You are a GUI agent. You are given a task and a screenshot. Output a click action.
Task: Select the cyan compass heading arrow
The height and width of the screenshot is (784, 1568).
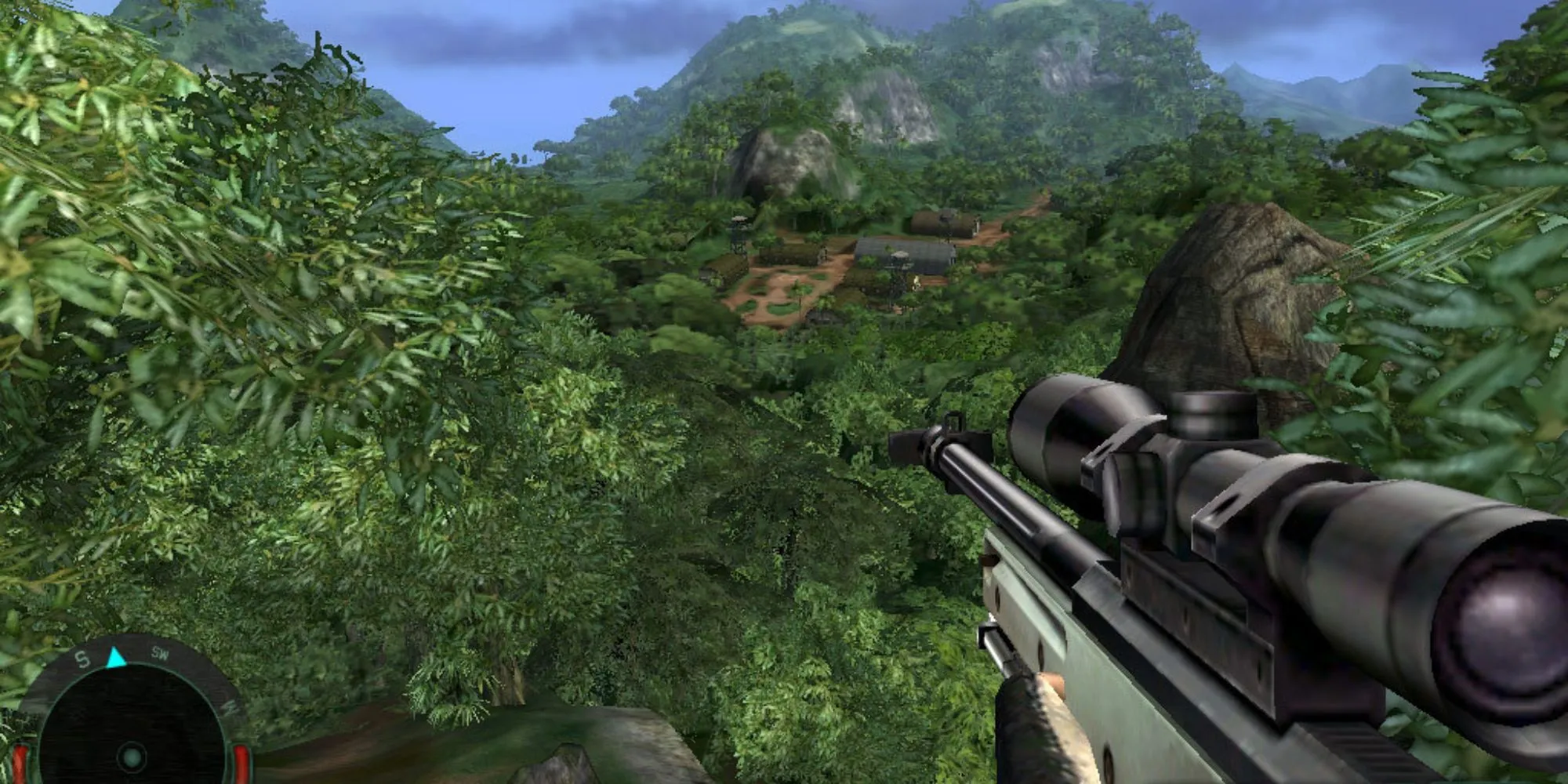point(116,656)
